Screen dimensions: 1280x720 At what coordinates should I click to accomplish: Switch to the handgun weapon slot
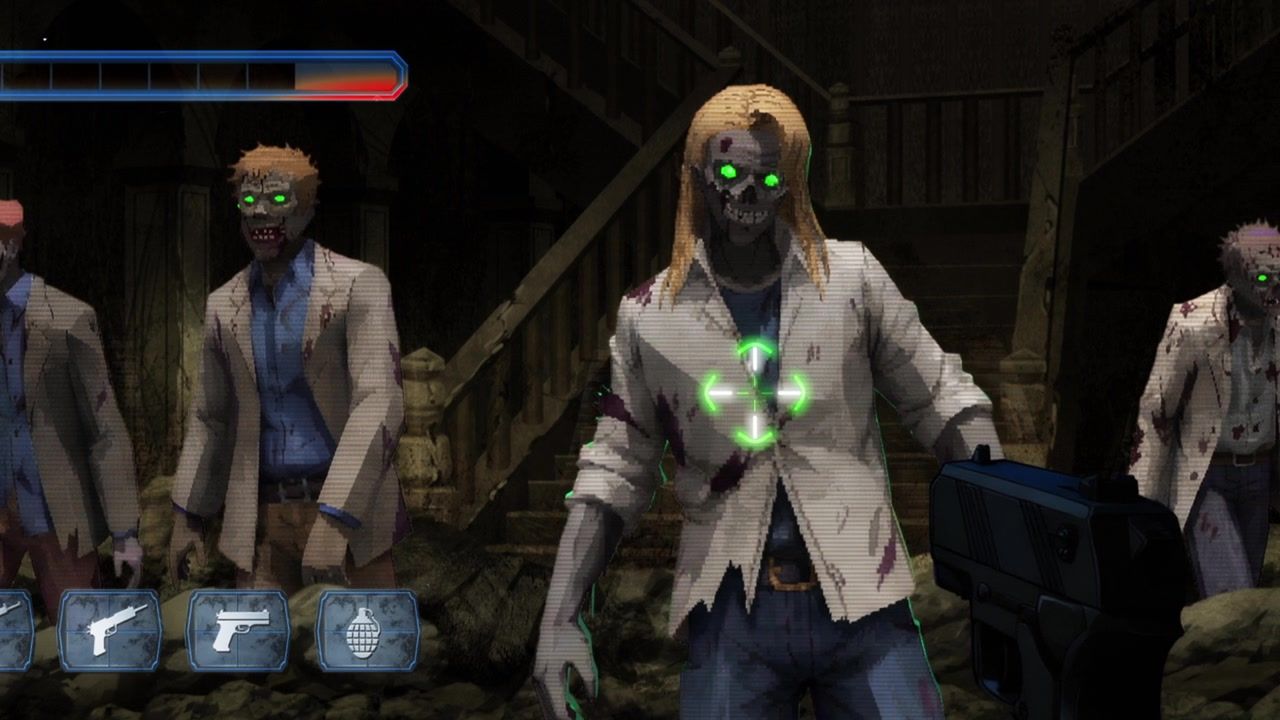pos(238,630)
